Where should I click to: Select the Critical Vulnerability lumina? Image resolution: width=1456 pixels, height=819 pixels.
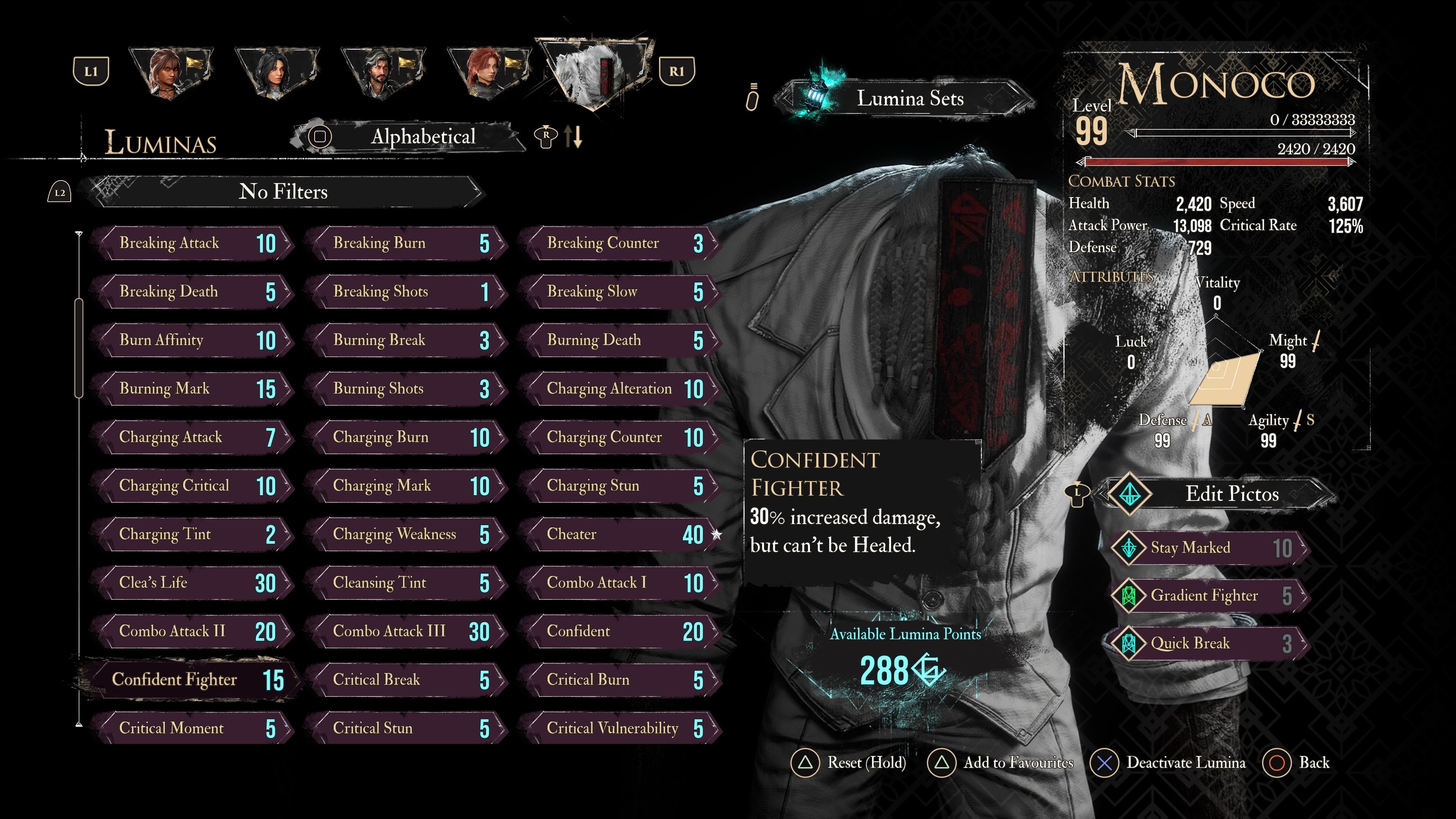(x=622, y=728)
